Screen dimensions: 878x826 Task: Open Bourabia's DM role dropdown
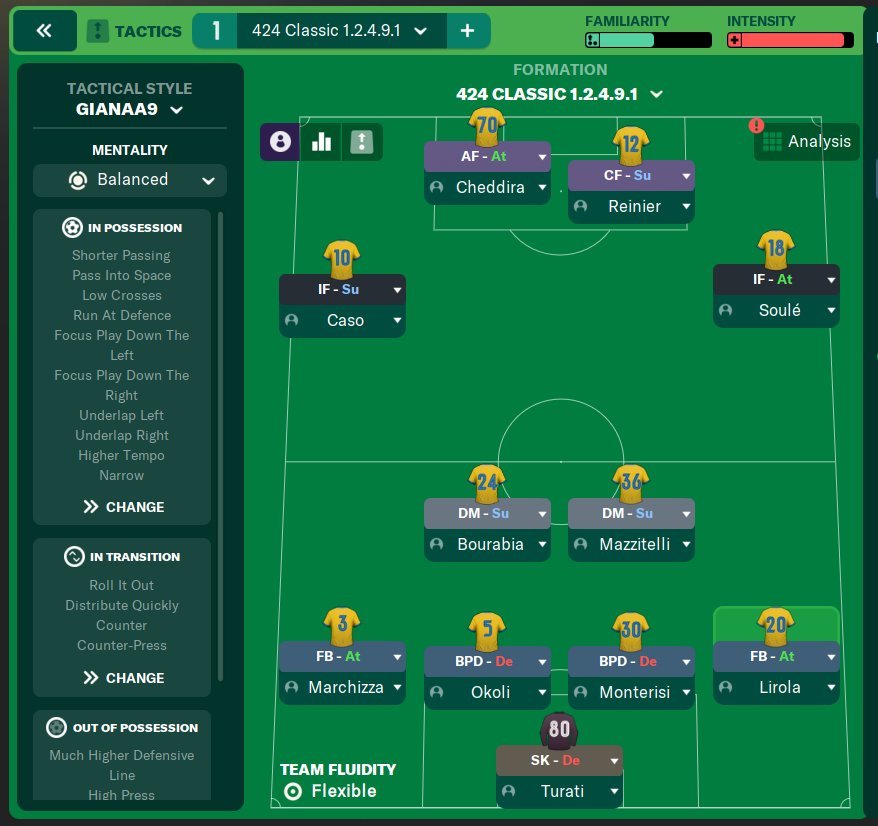pos(542,514)
